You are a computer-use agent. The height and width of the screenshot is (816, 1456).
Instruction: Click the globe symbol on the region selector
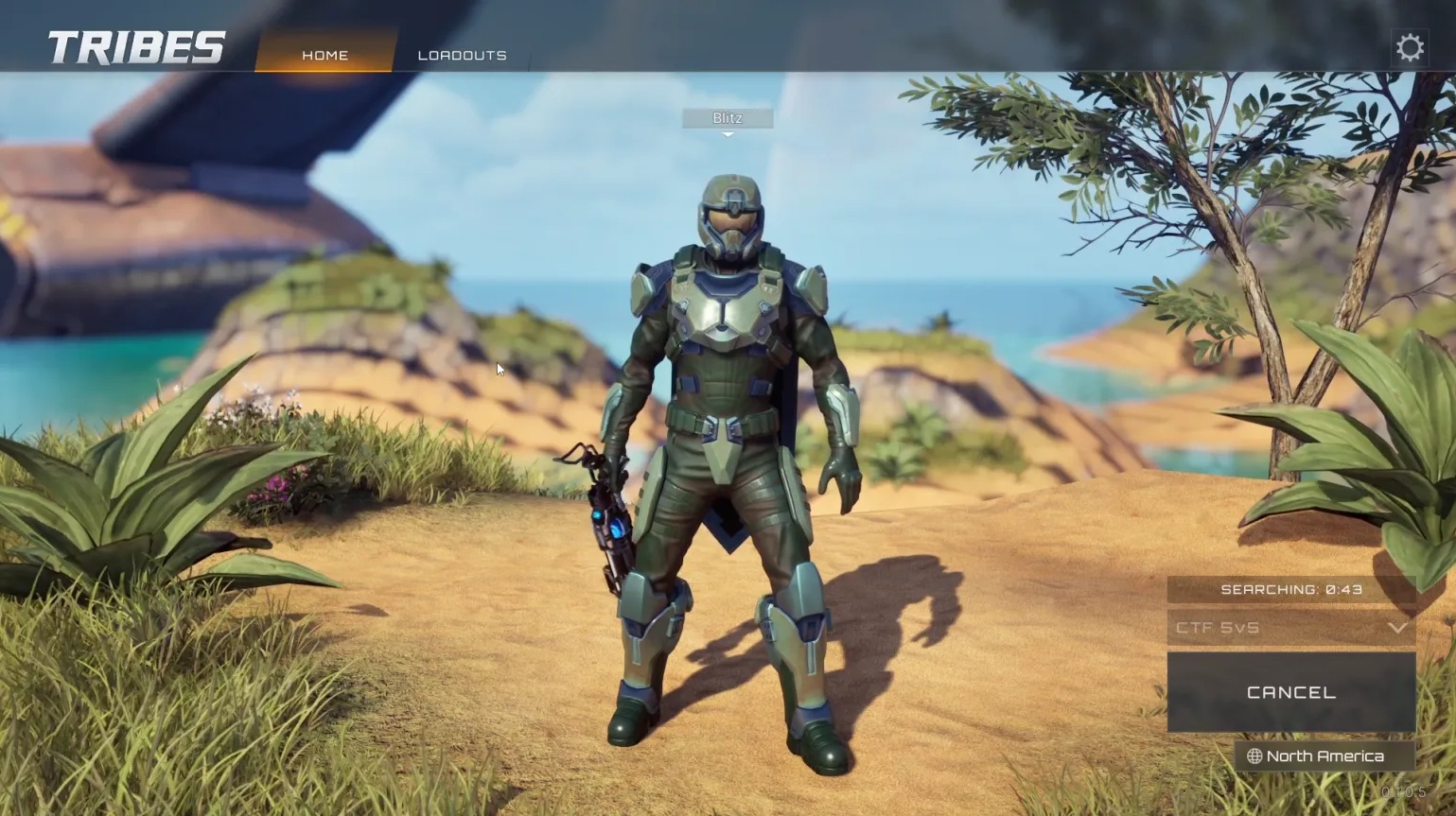[1255, 755]
